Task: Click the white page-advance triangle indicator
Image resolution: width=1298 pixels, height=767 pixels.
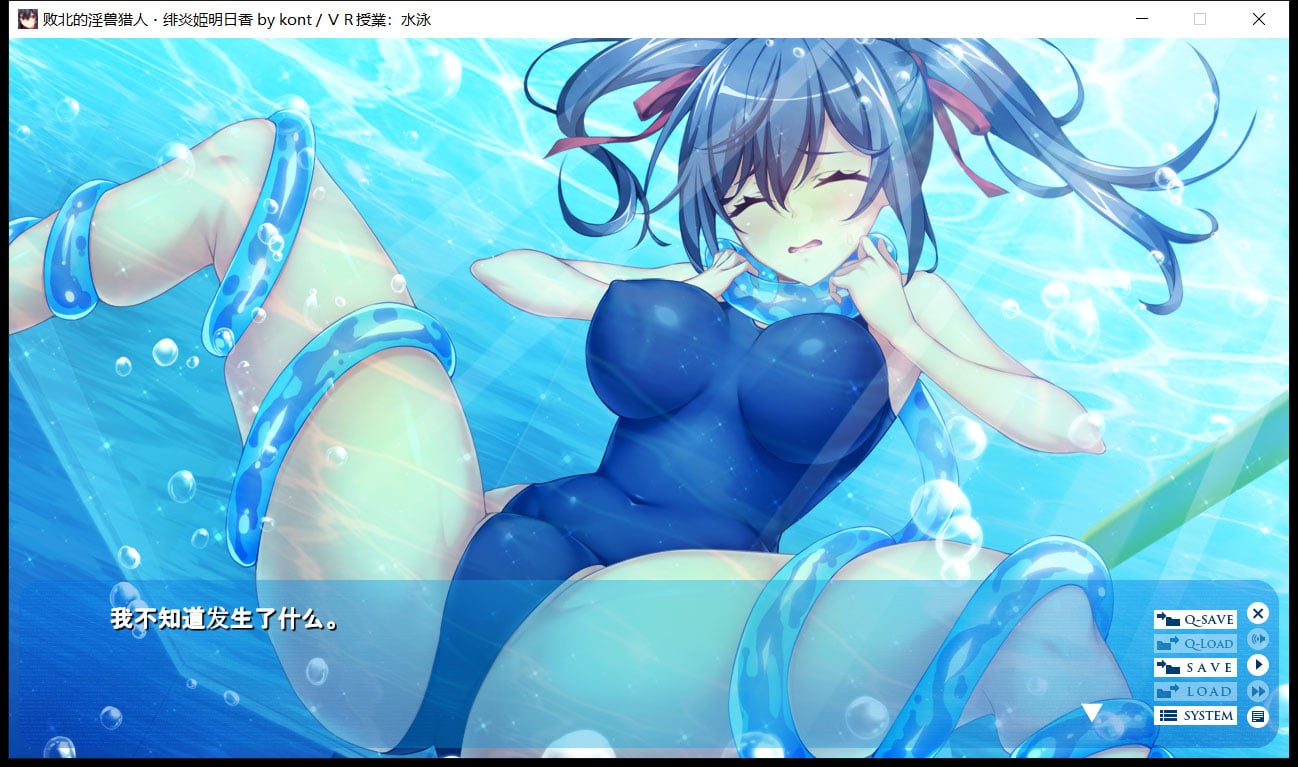Action: pos(1094,712)
